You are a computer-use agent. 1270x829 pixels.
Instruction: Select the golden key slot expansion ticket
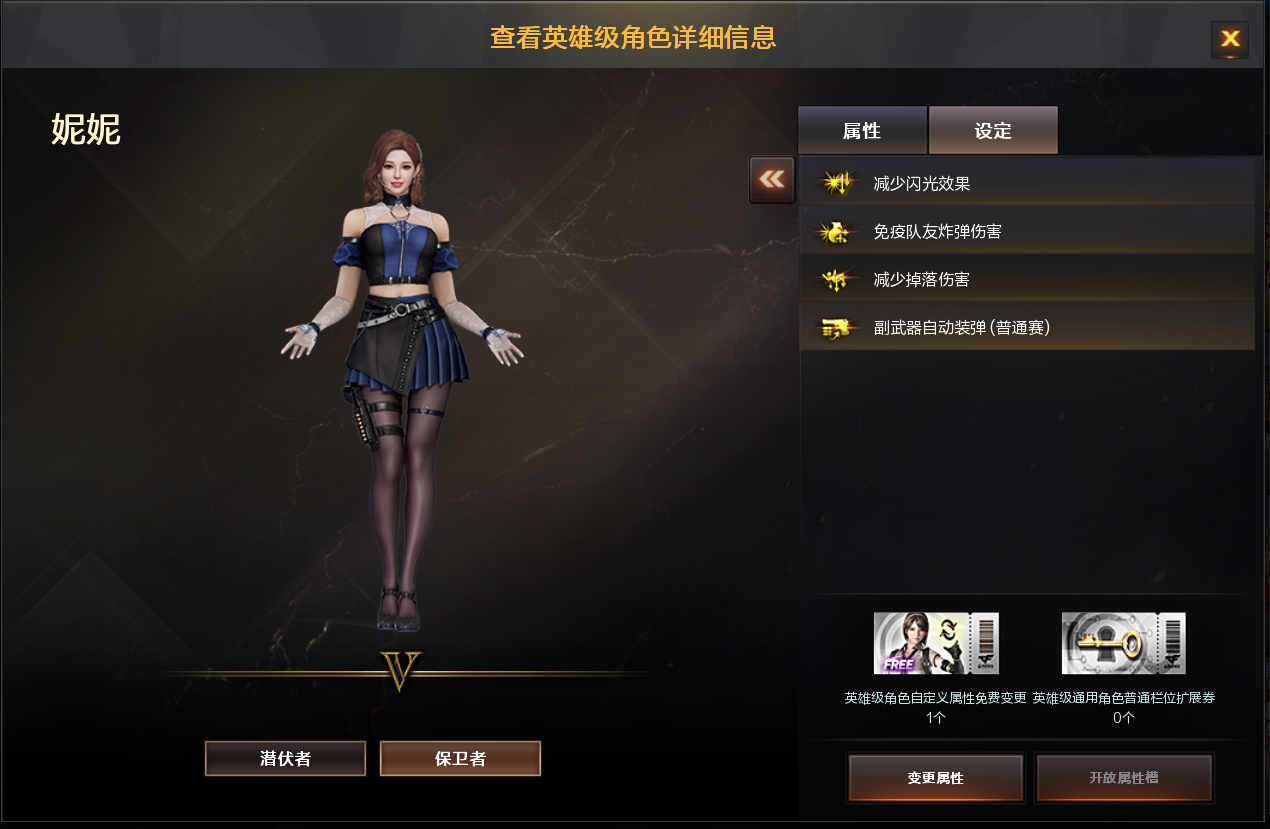(1123, 643)
